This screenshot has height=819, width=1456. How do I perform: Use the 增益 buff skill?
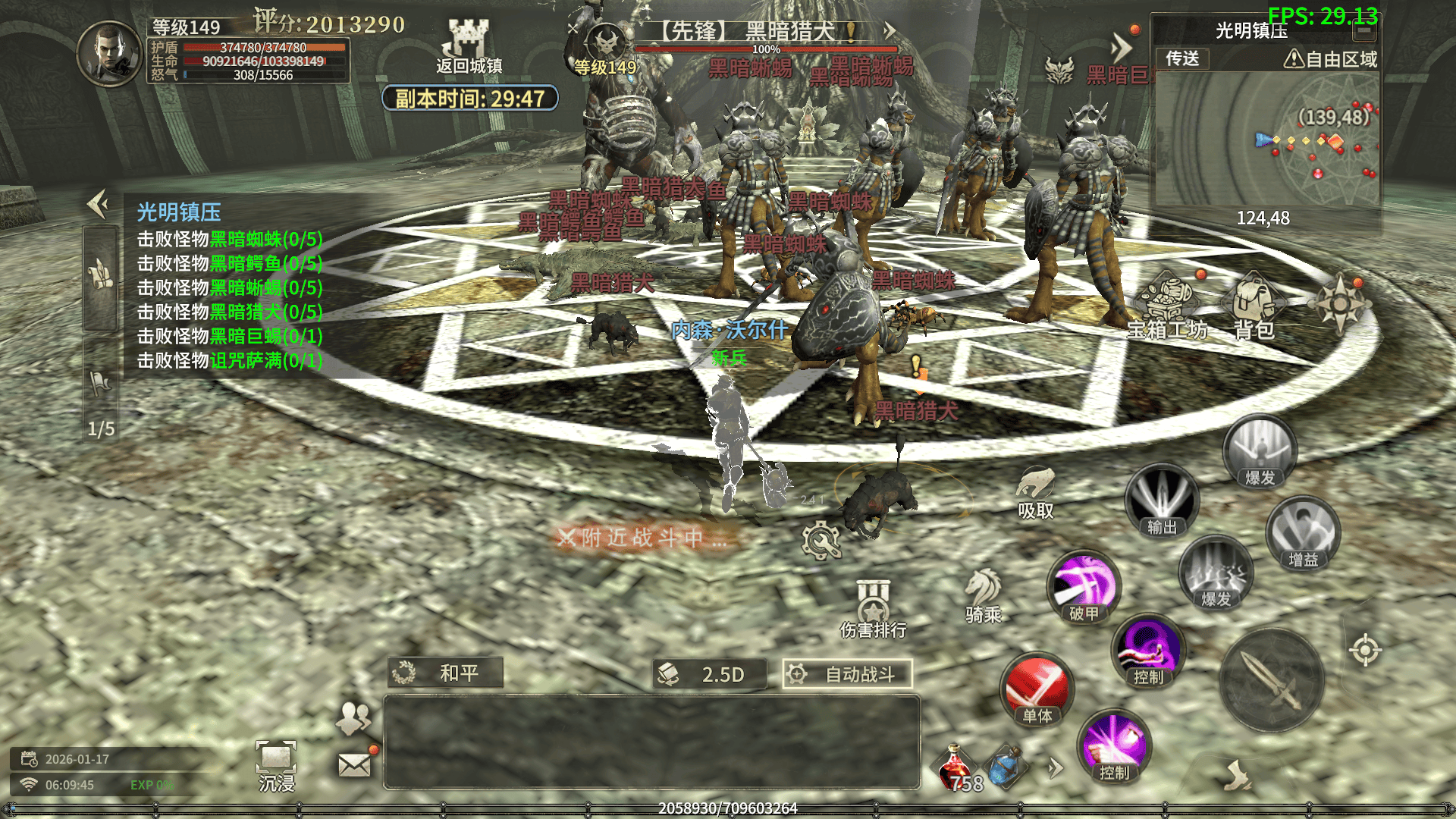point(1303,533)
